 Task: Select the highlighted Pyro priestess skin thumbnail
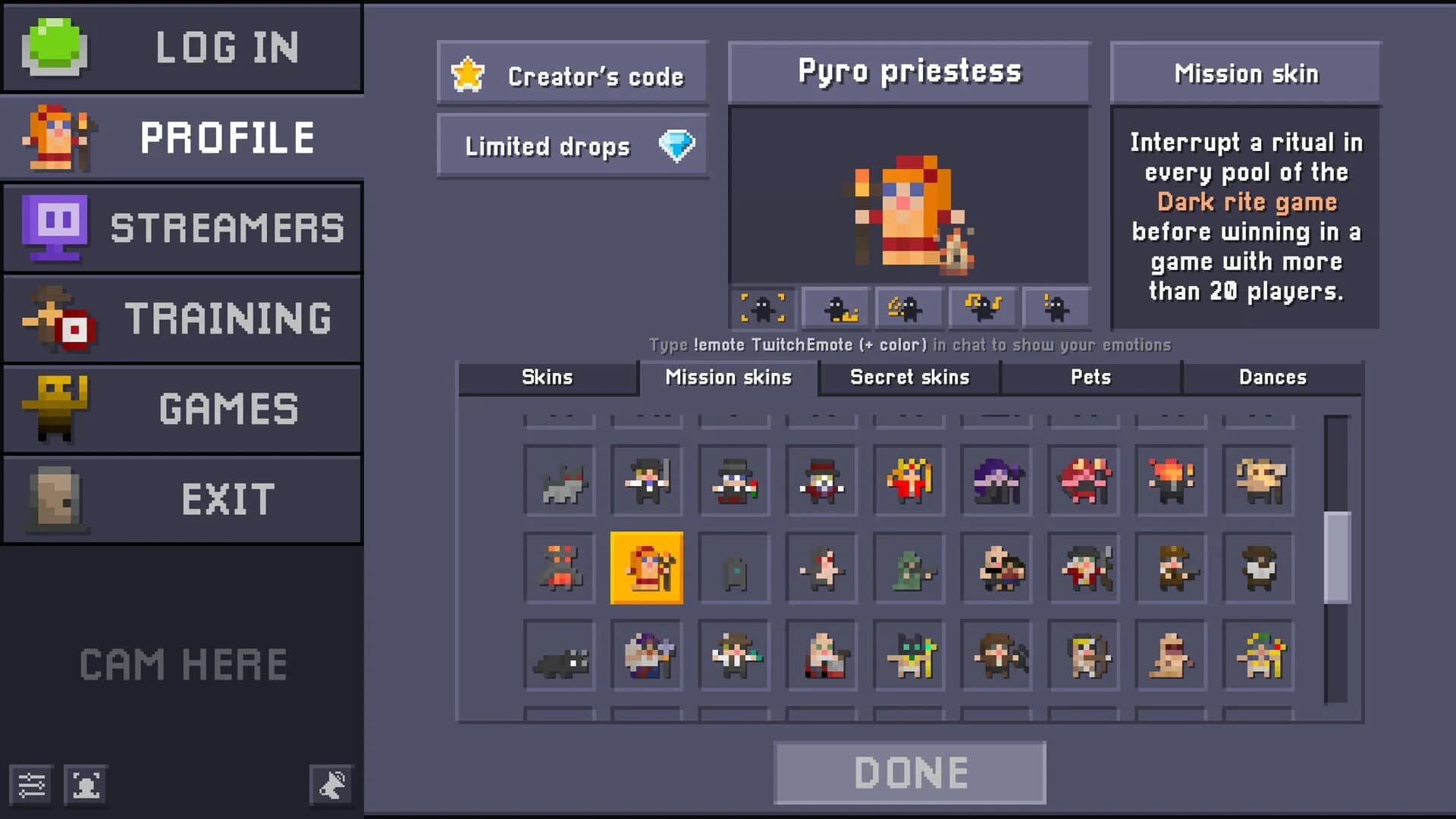pyautogui.click(x=646, y=567)
